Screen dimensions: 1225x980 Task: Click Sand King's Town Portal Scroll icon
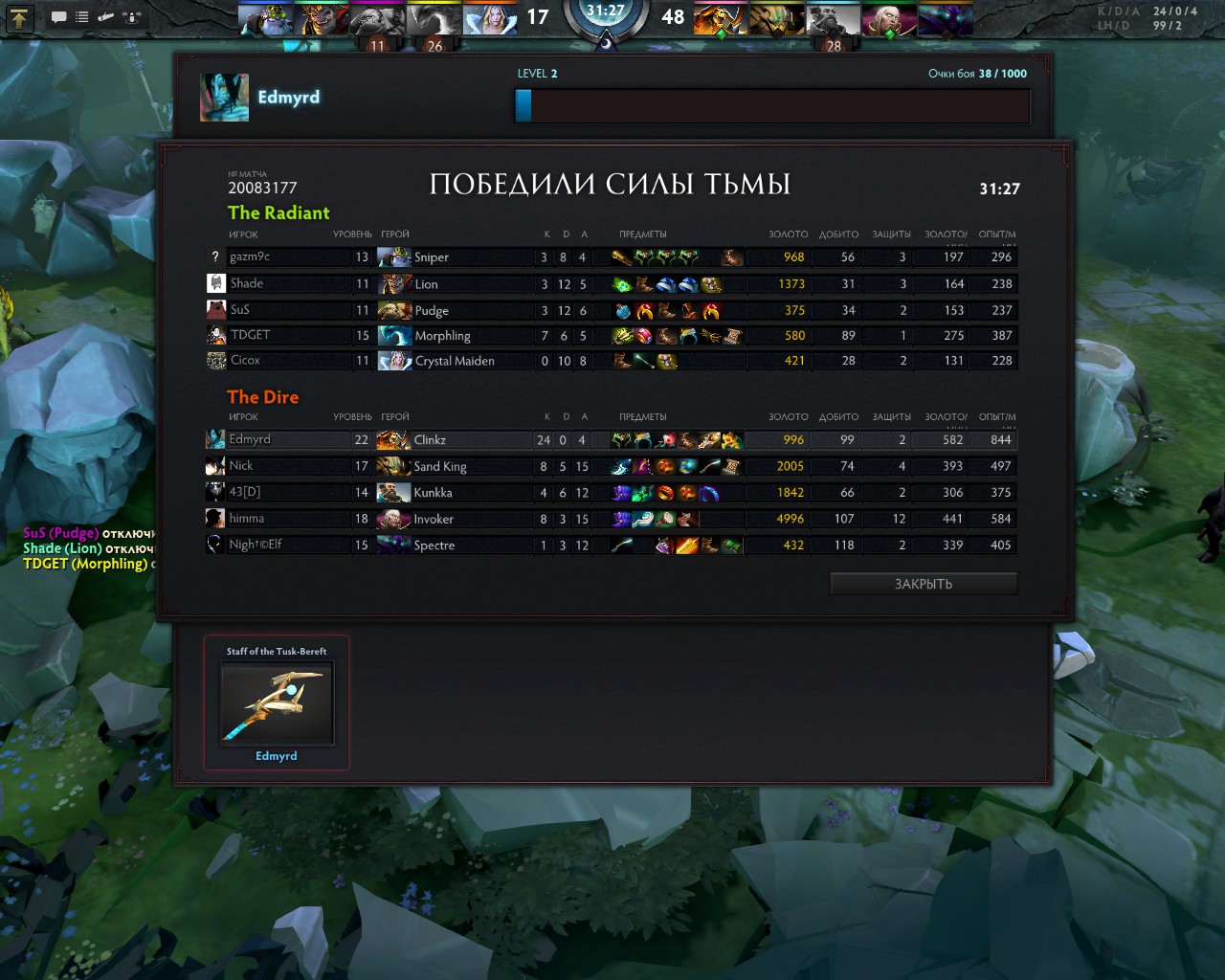point(730,466)
